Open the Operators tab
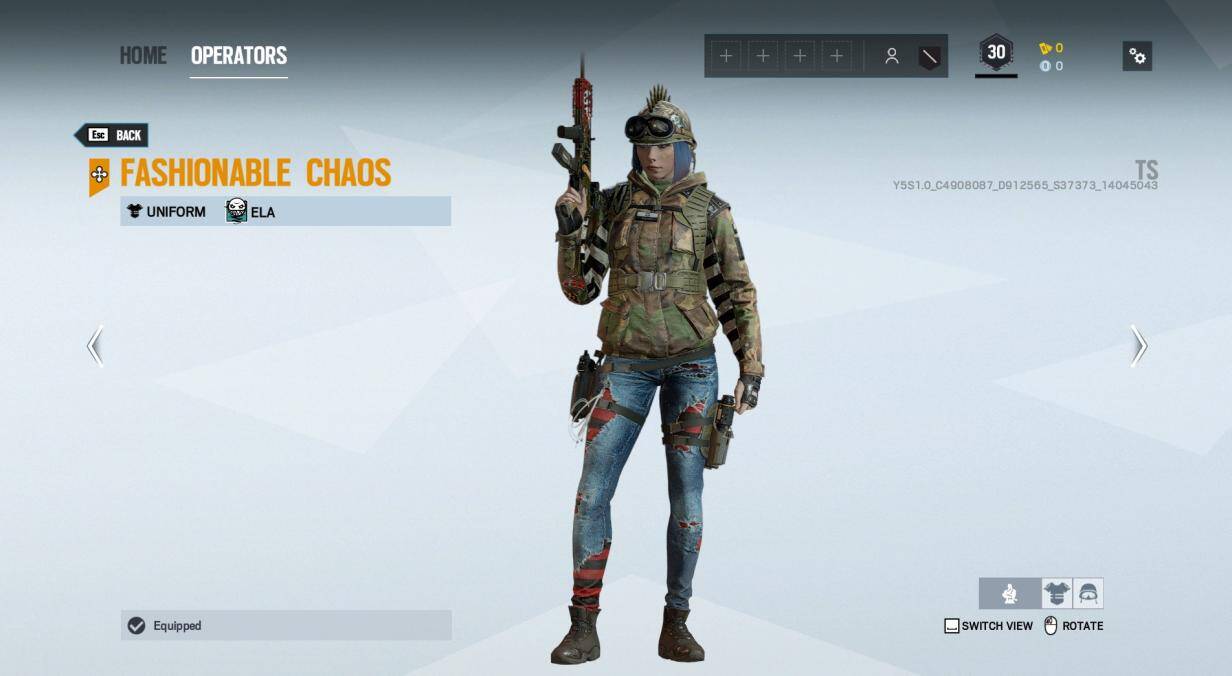This screenshot has width=1232, height=676. tap(239, 56)
